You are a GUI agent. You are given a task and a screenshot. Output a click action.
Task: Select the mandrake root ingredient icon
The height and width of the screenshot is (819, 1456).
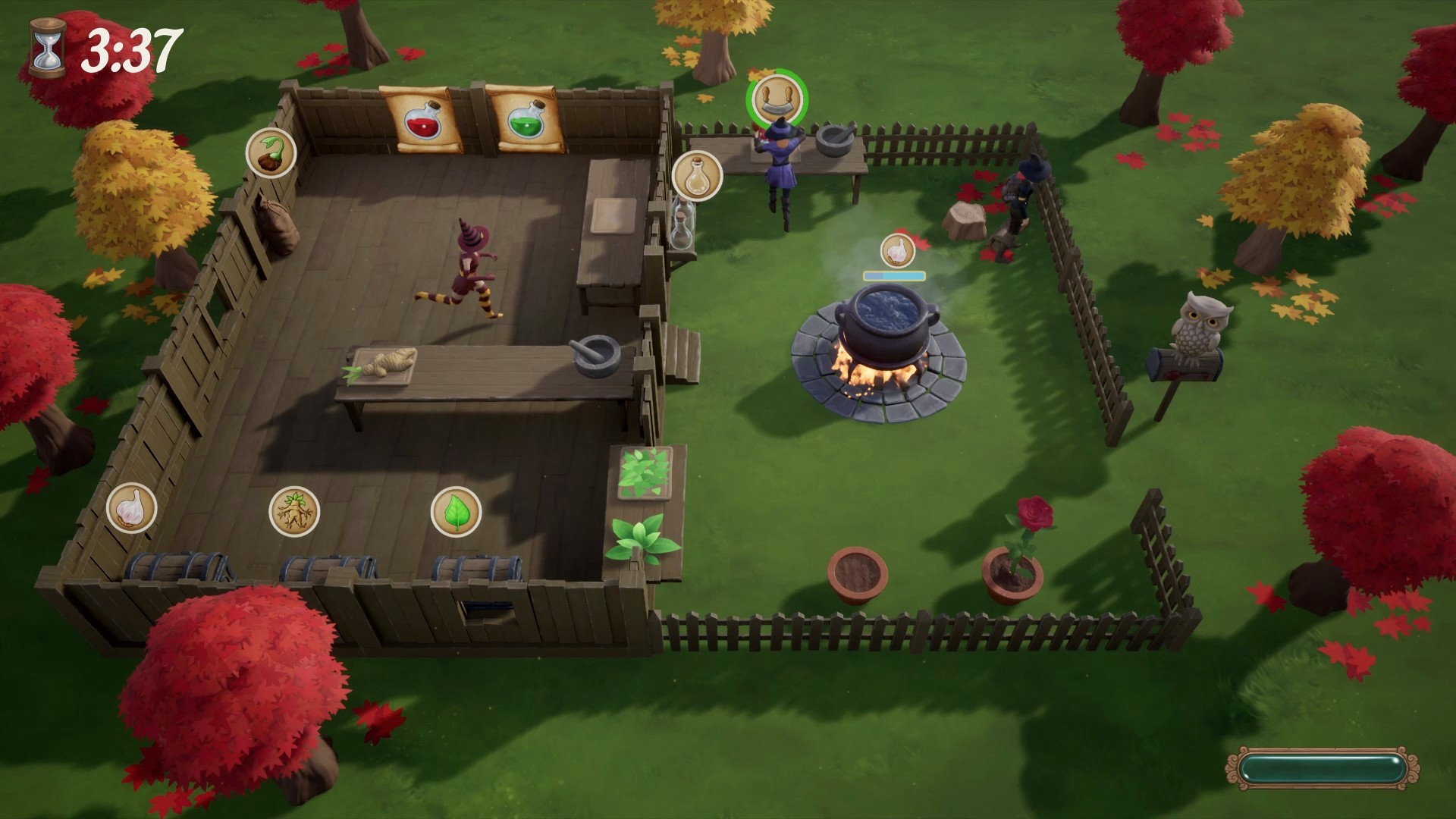click(293, 511)
